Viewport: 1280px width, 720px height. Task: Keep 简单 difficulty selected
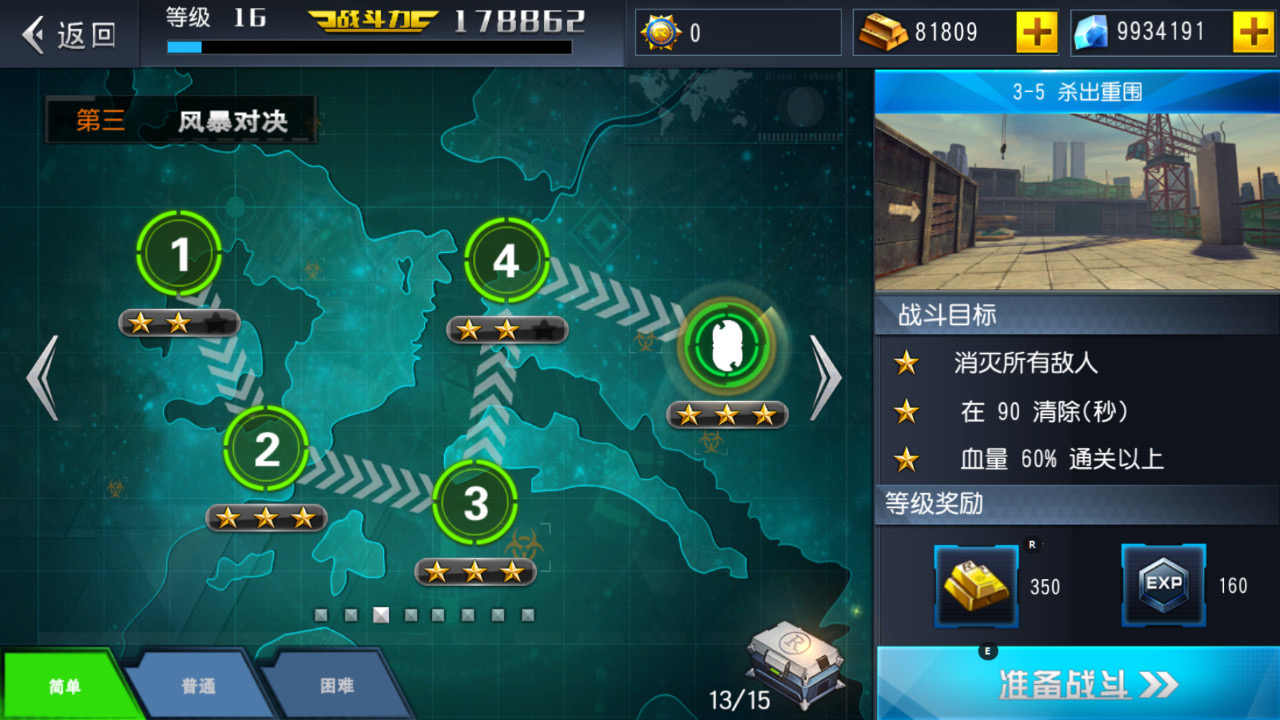65,685
